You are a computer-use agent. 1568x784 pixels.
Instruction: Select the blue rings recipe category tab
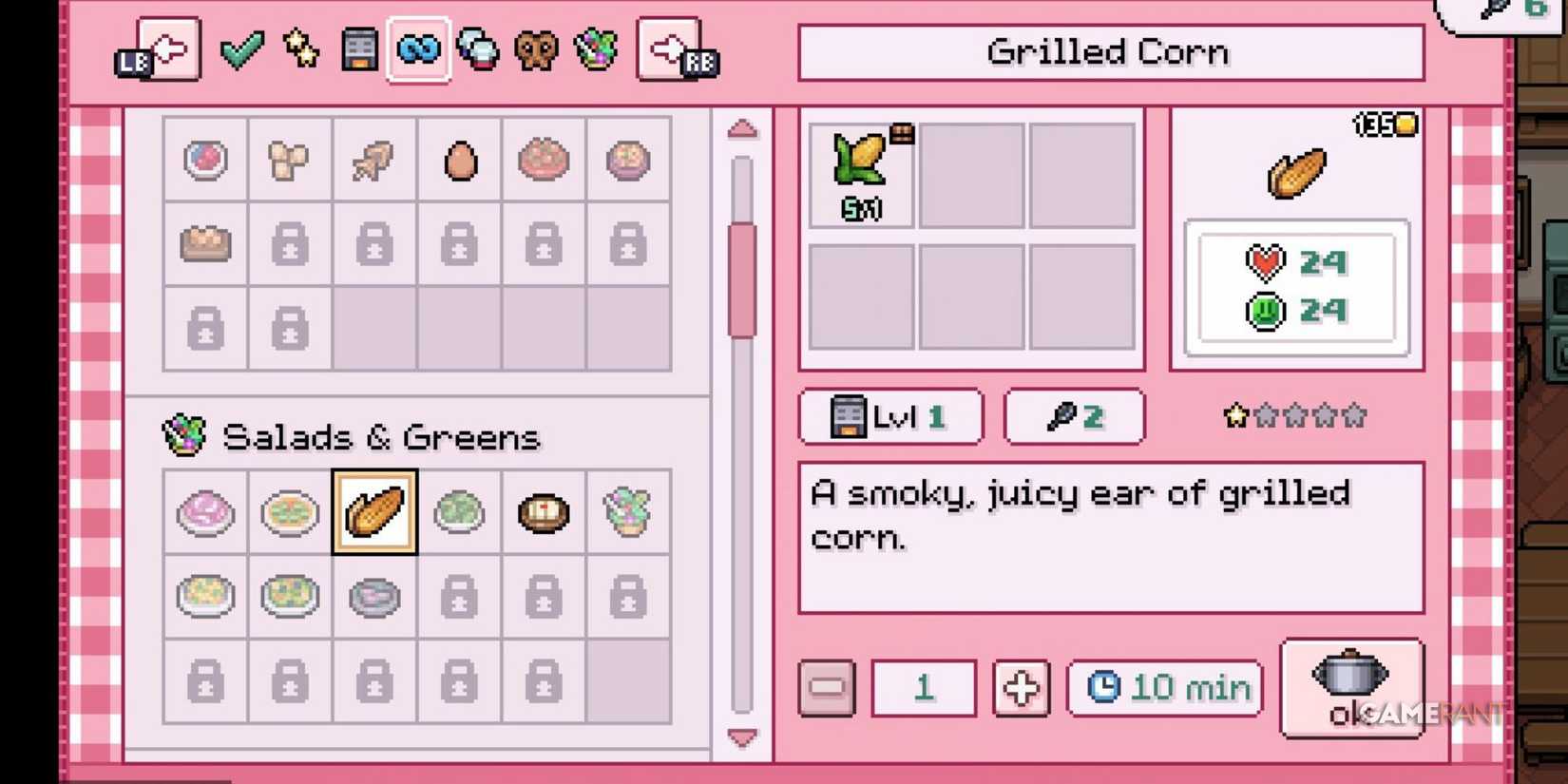[418, 50]
